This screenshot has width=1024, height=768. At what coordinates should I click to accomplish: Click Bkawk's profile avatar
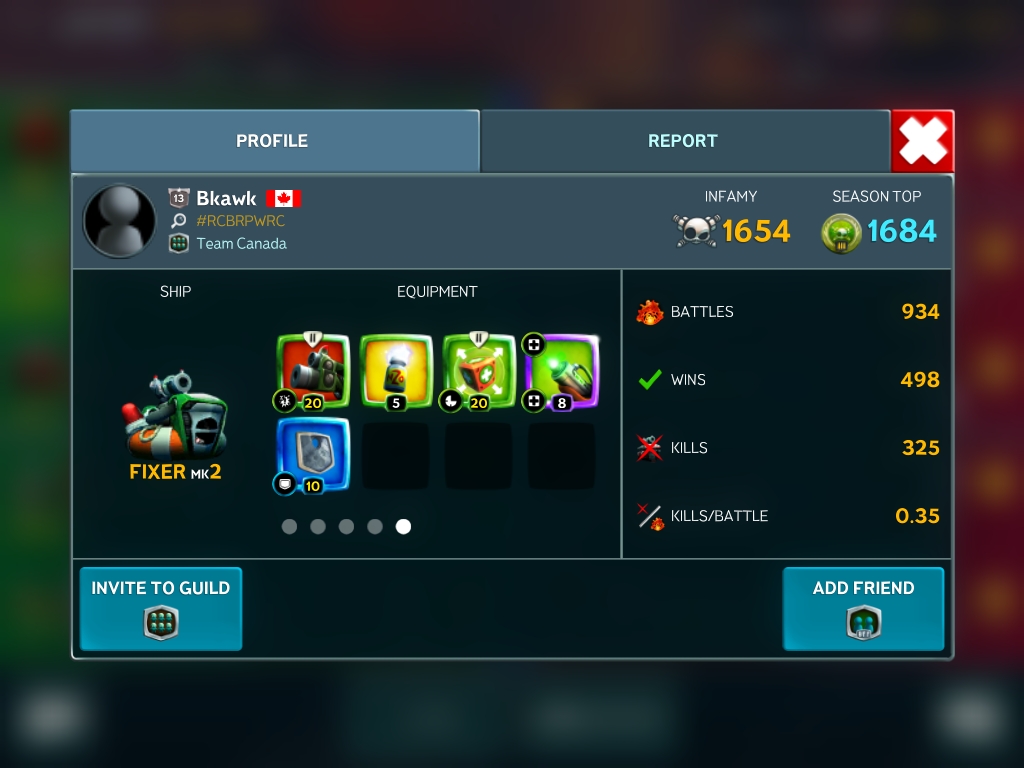(119, 220)
